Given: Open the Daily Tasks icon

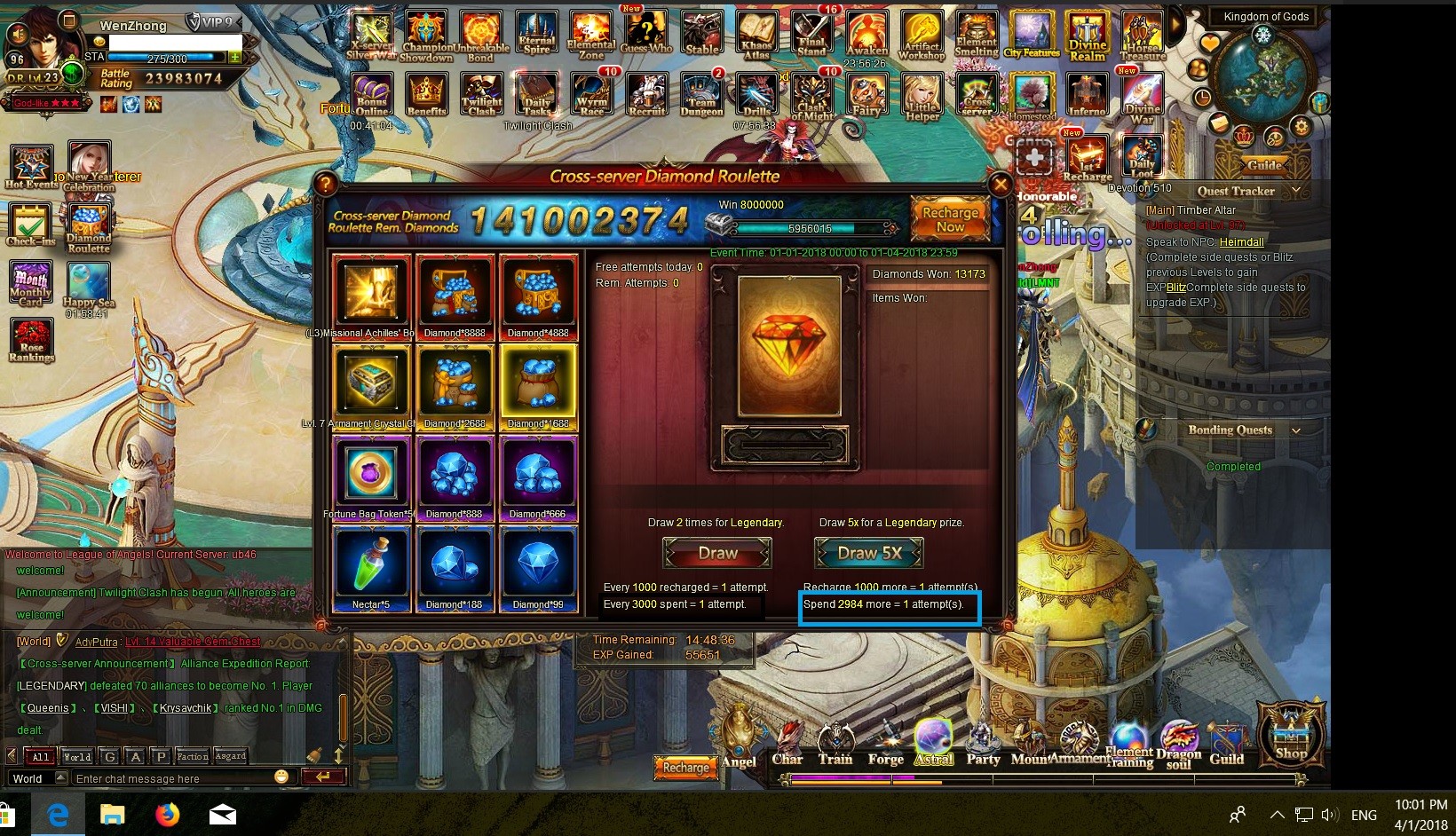Looking at the screenshot, I should tap(537, 95).
